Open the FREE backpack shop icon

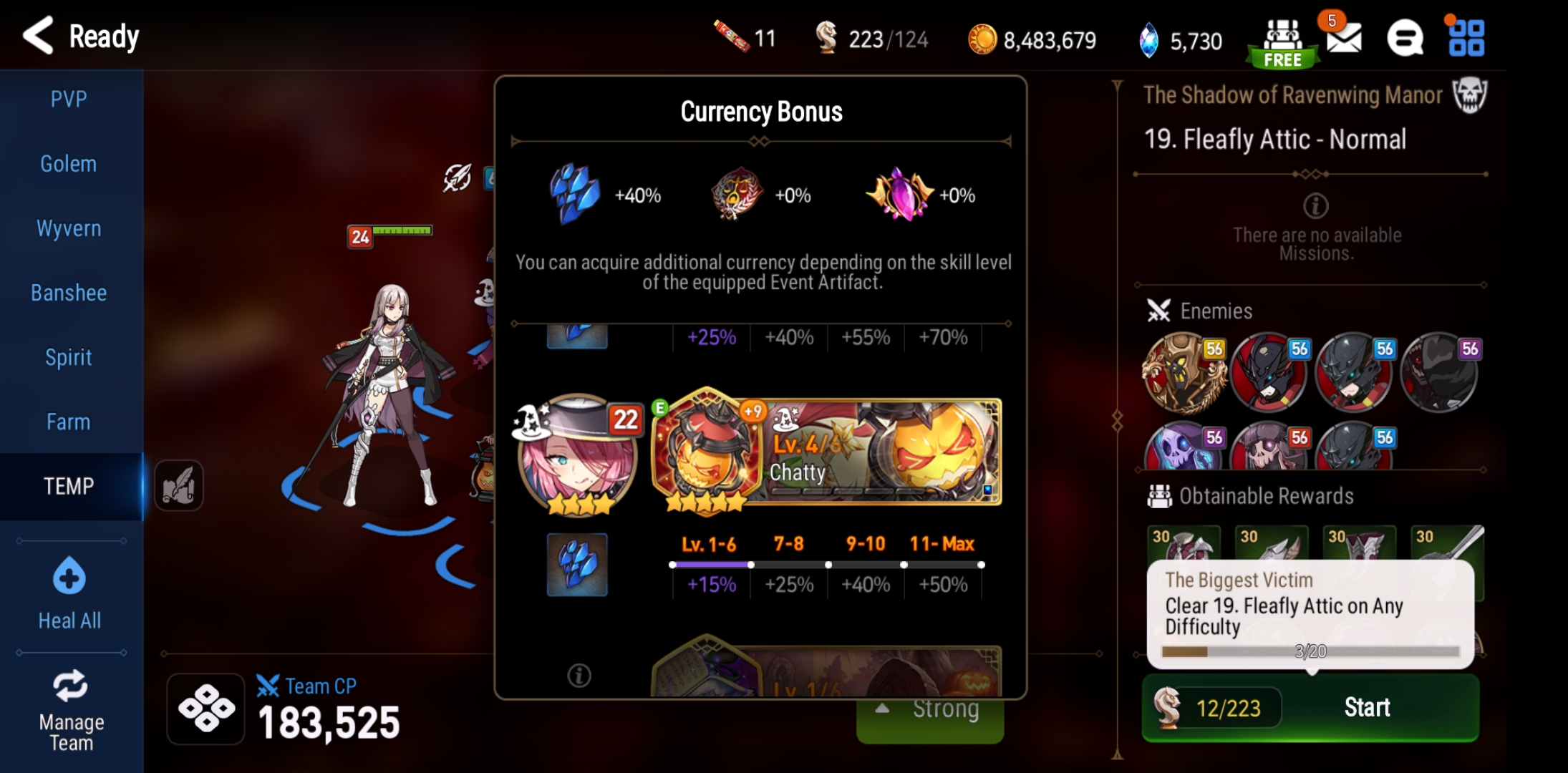(x=1284, y=37)
